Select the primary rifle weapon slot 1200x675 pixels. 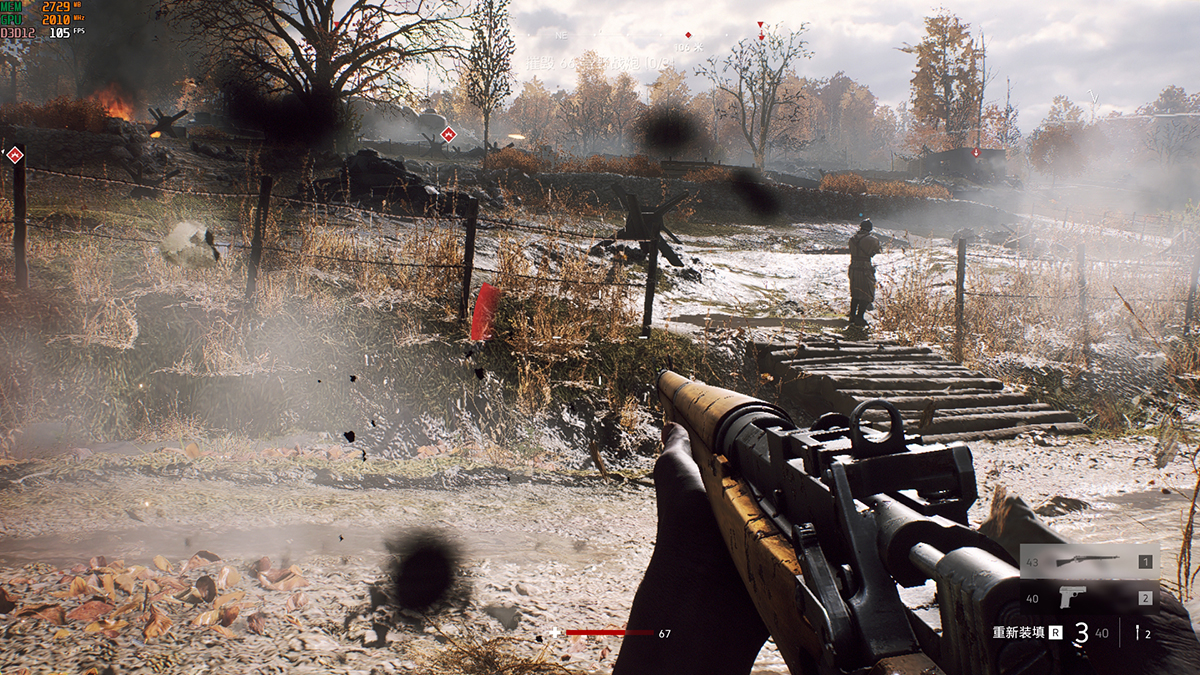pyautogui.click(x=1089, y=561)
